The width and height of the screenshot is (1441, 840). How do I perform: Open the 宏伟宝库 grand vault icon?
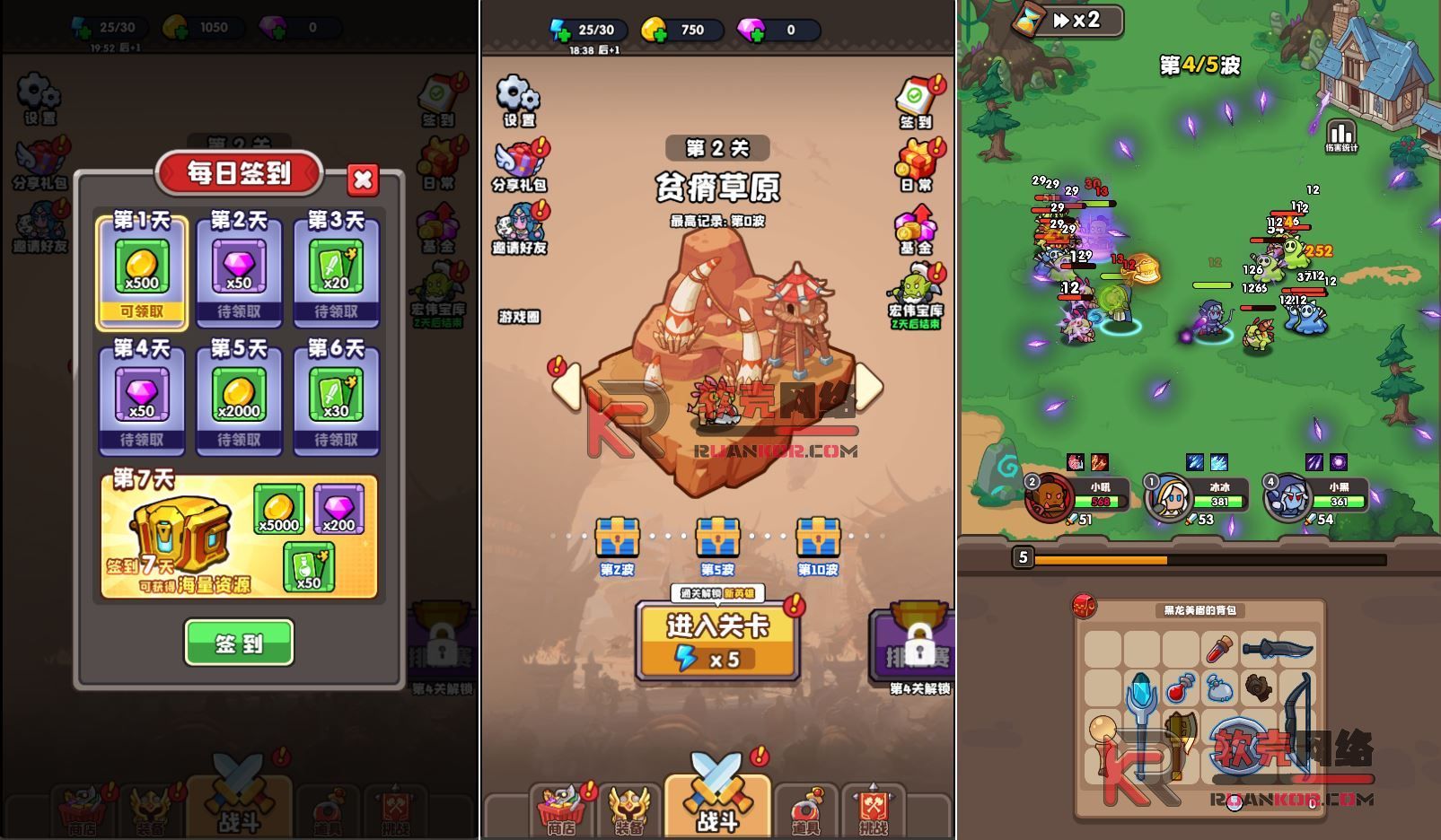pyautogui.click(x=913, y=287)
